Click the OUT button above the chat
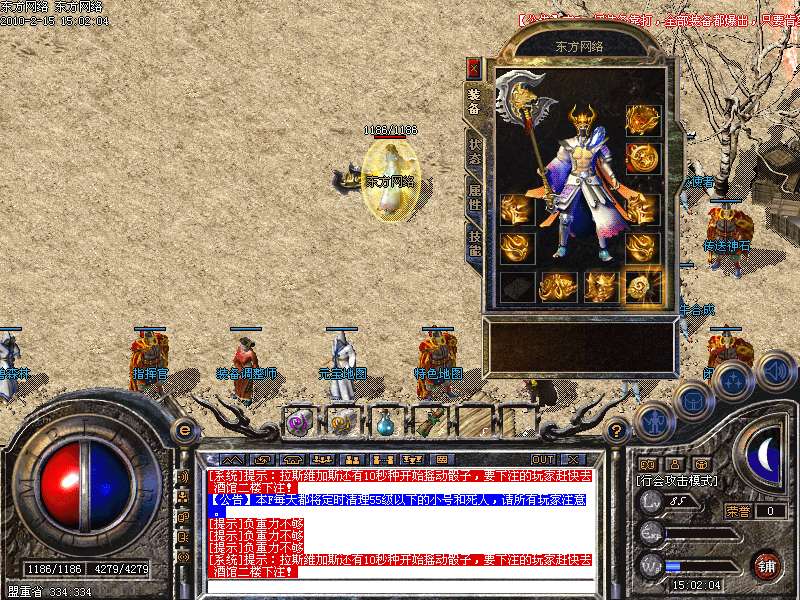This screenshot has height=600, width=800. pos(543,459)
